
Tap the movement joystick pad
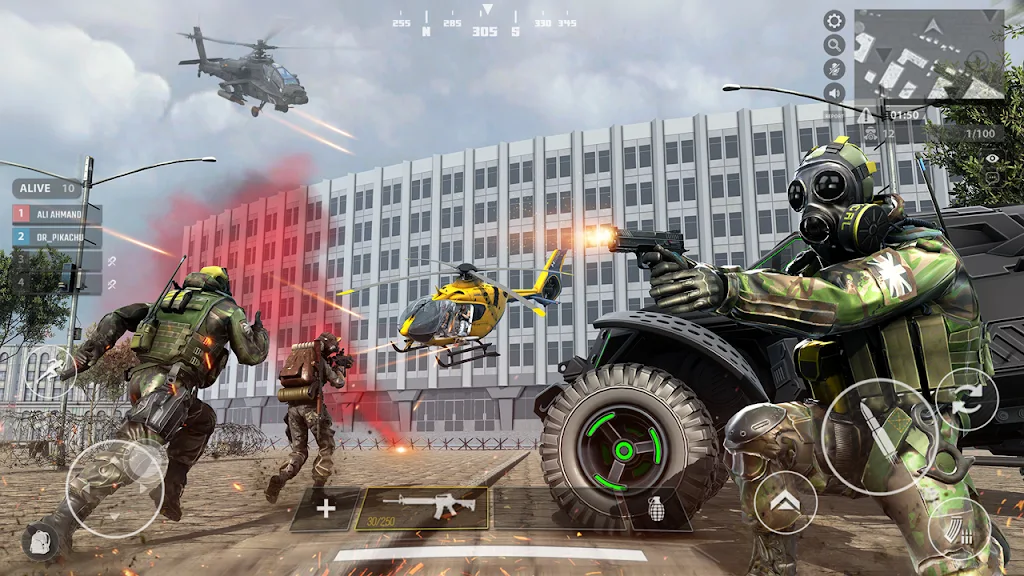pos(115,488)
